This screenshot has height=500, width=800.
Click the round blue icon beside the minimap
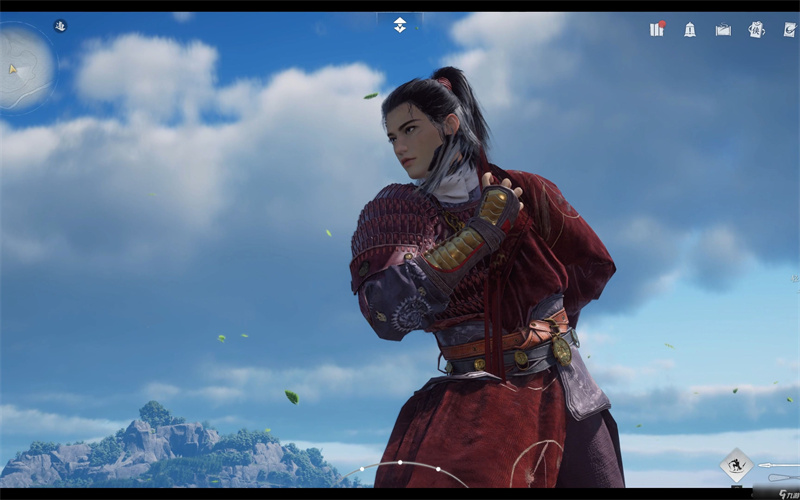60,26
